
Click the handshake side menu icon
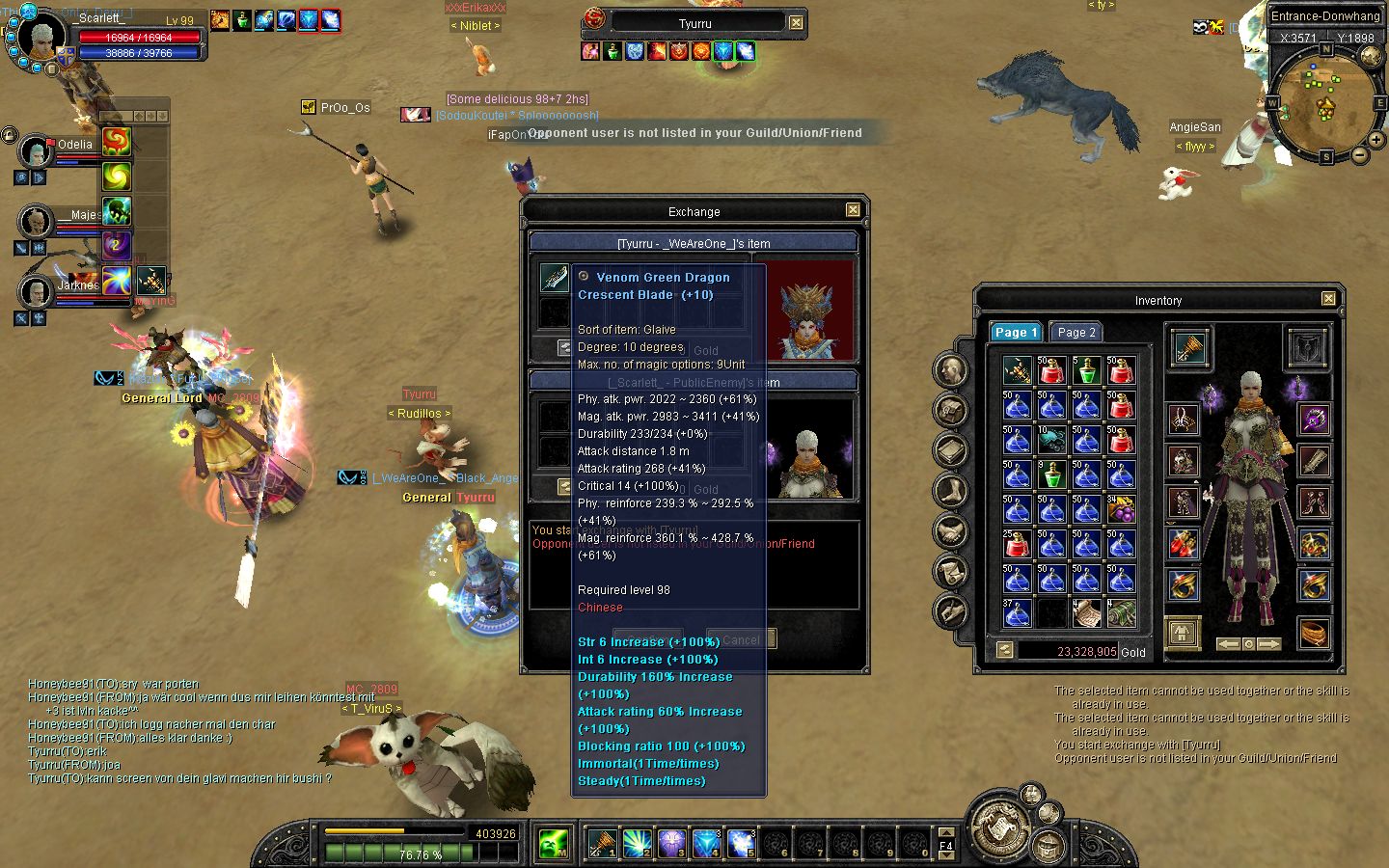[x=950, y=530]
